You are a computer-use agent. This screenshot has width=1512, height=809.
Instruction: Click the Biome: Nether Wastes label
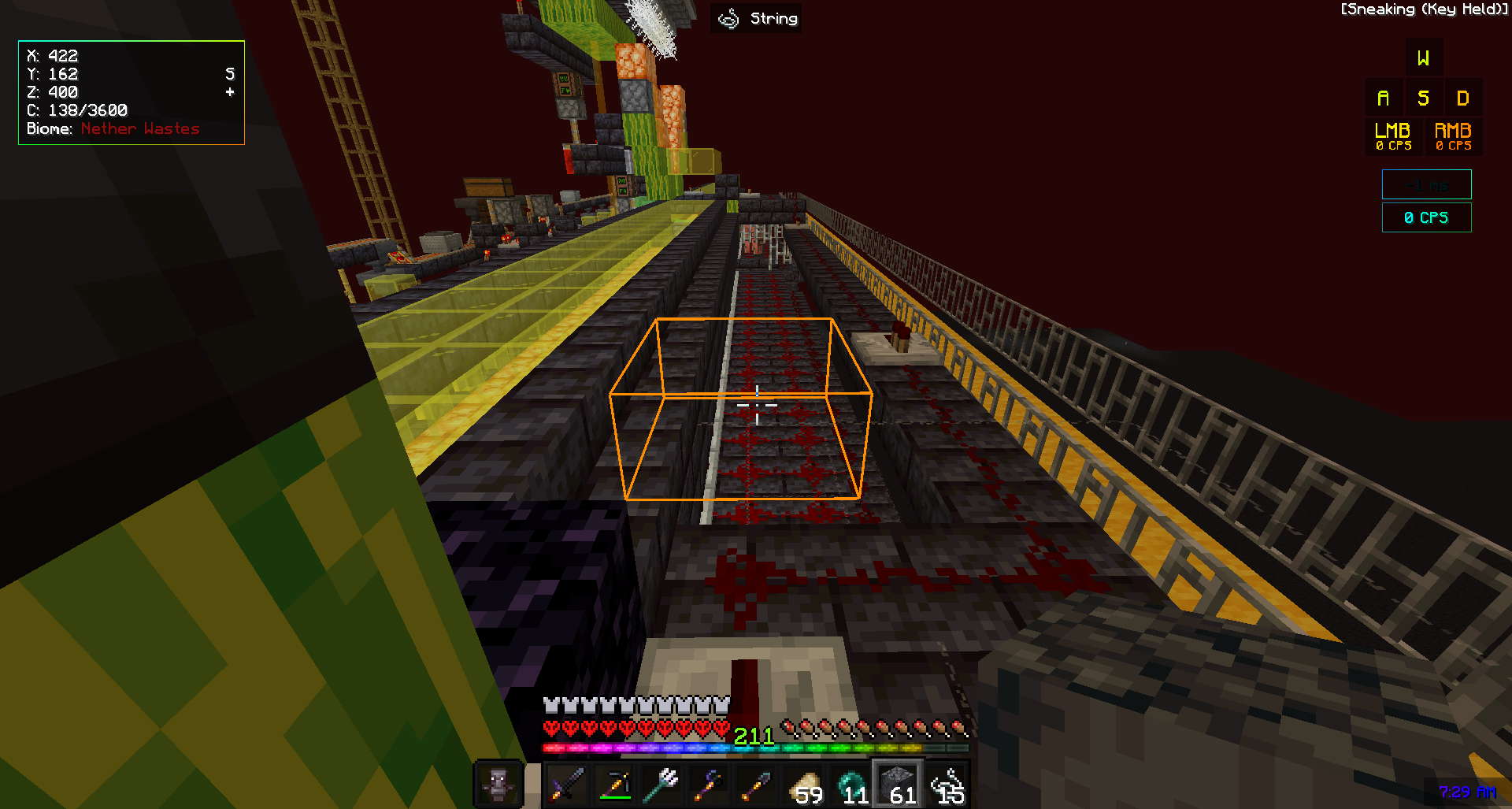113,128
